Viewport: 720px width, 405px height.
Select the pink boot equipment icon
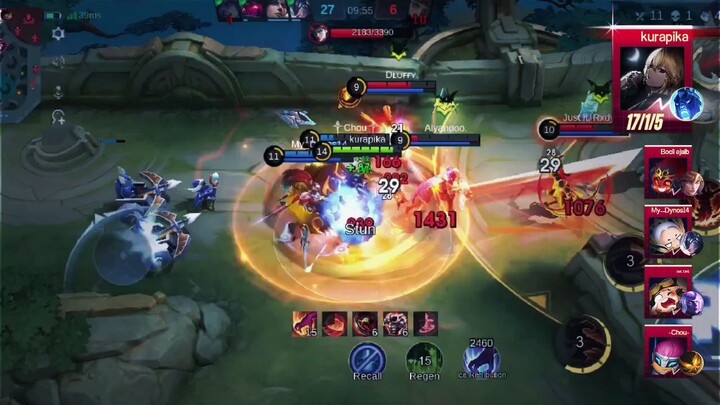pyautogui.click(x=425, y=322)
